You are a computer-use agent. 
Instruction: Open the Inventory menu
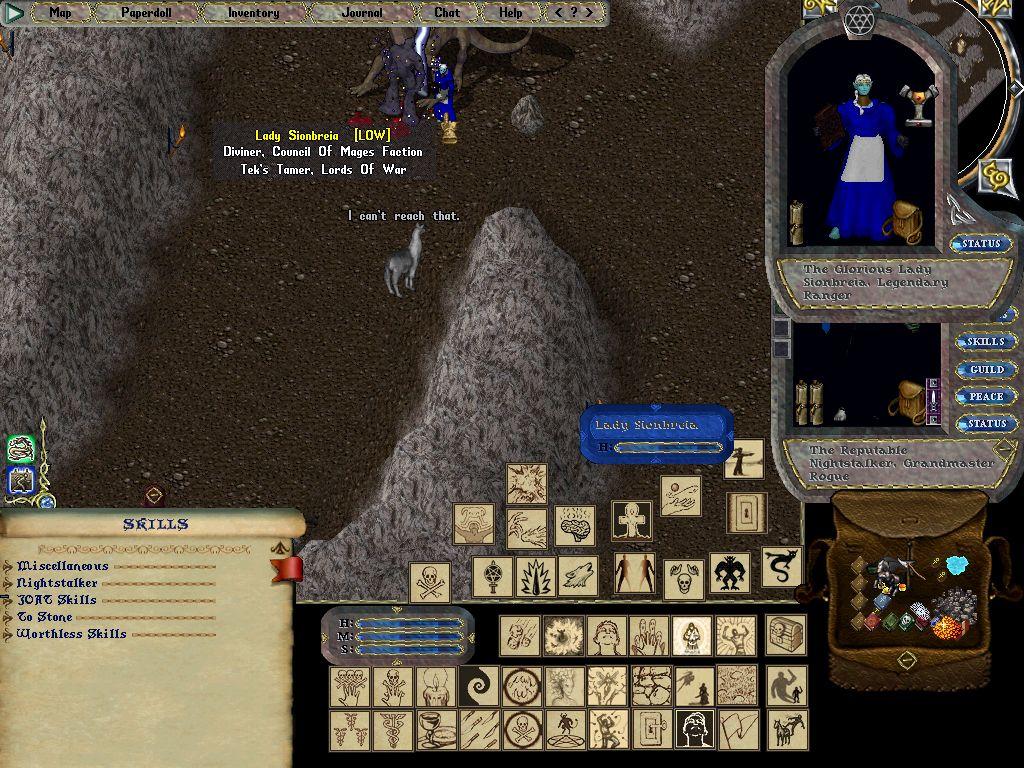click(253, 13)
